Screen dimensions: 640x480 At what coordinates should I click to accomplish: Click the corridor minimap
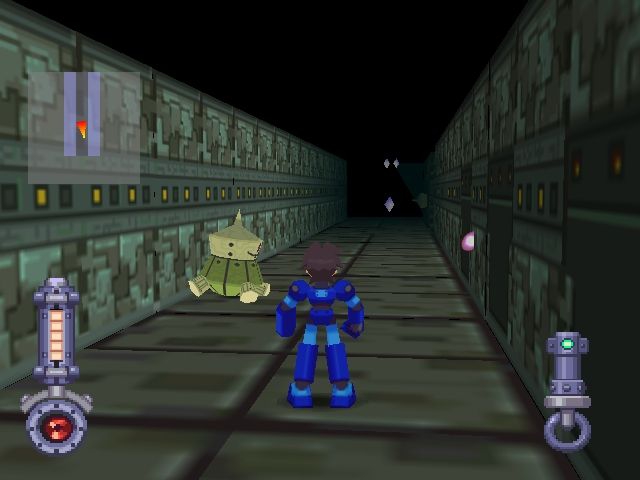click(x=83, y=113)
